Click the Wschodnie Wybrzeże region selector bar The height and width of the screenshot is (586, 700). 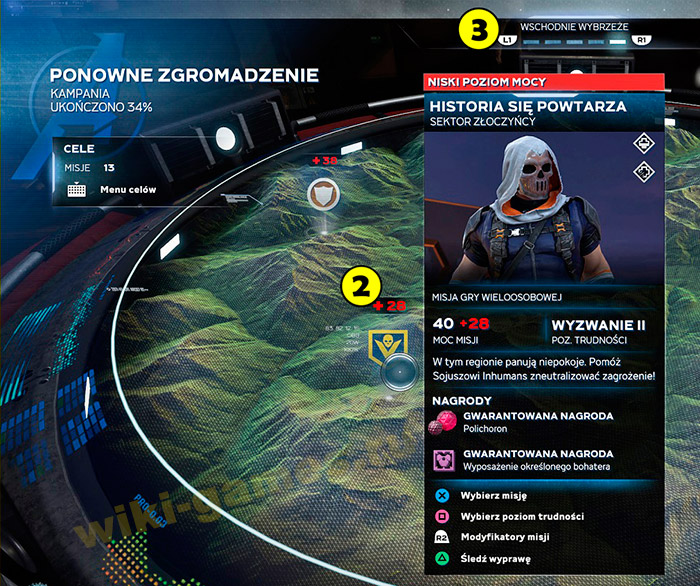575,41
